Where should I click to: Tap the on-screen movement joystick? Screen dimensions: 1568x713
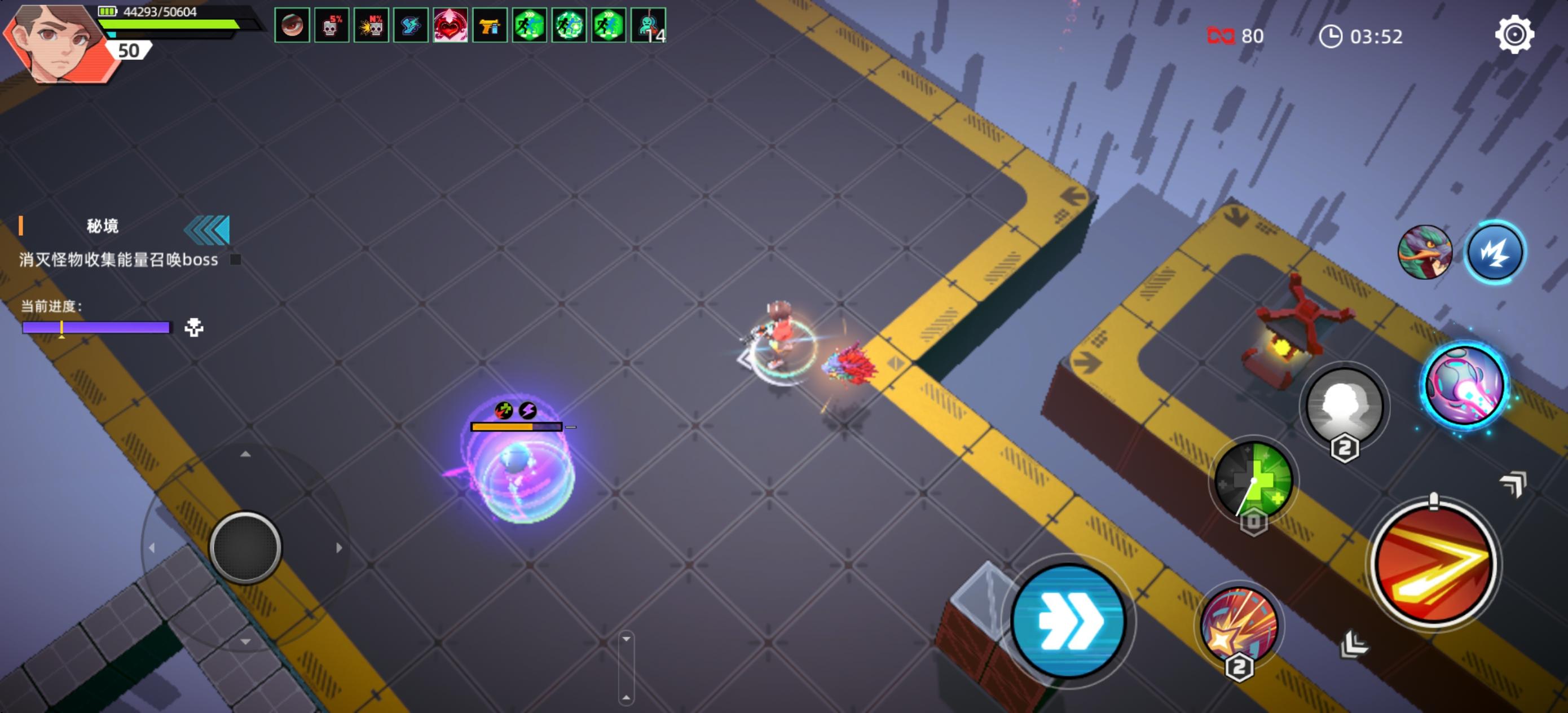(x=245, y=547)
